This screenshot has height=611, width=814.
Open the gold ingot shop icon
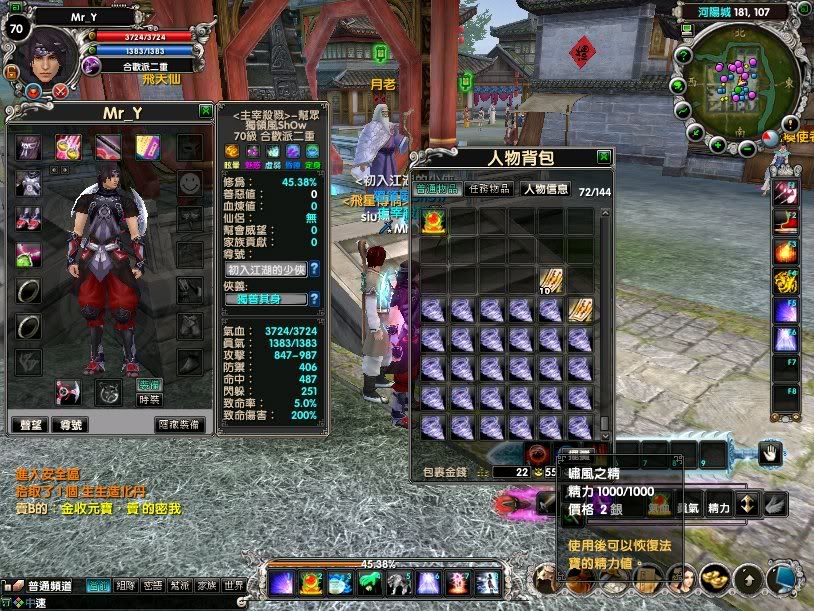(715, 578)
